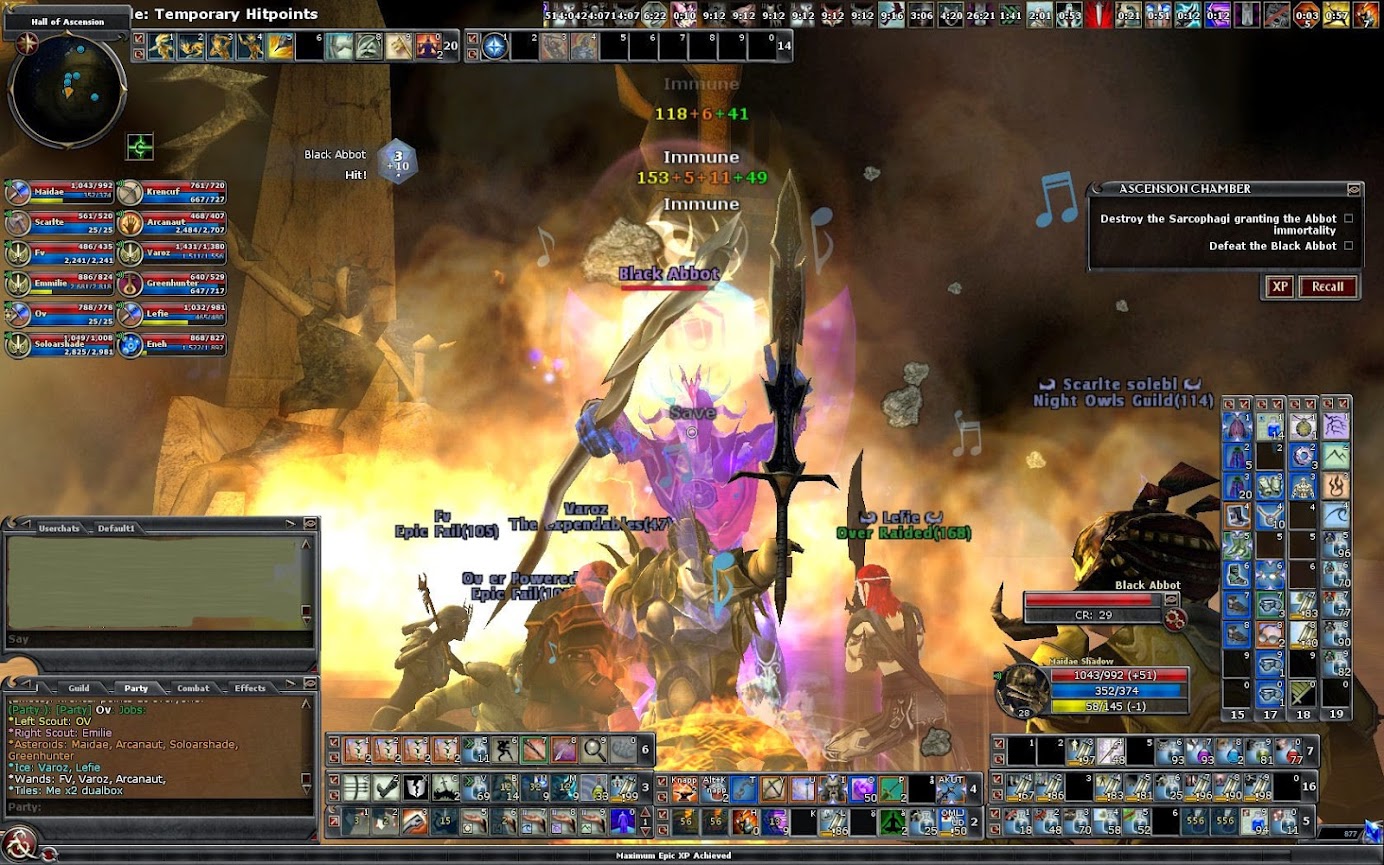Click the green icon below the minimap

[140, 147]
